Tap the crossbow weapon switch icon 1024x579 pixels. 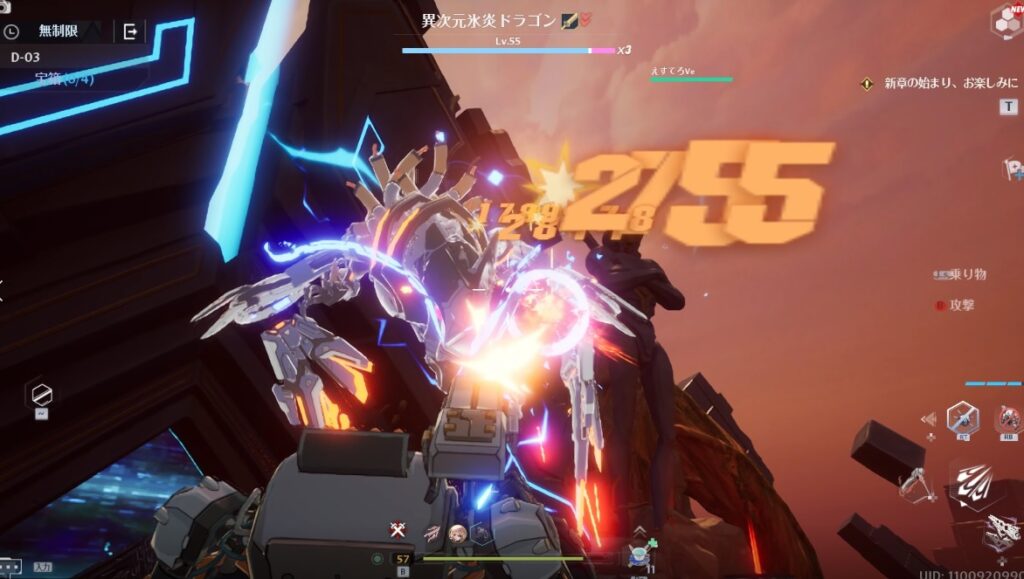tap(916, 489)
